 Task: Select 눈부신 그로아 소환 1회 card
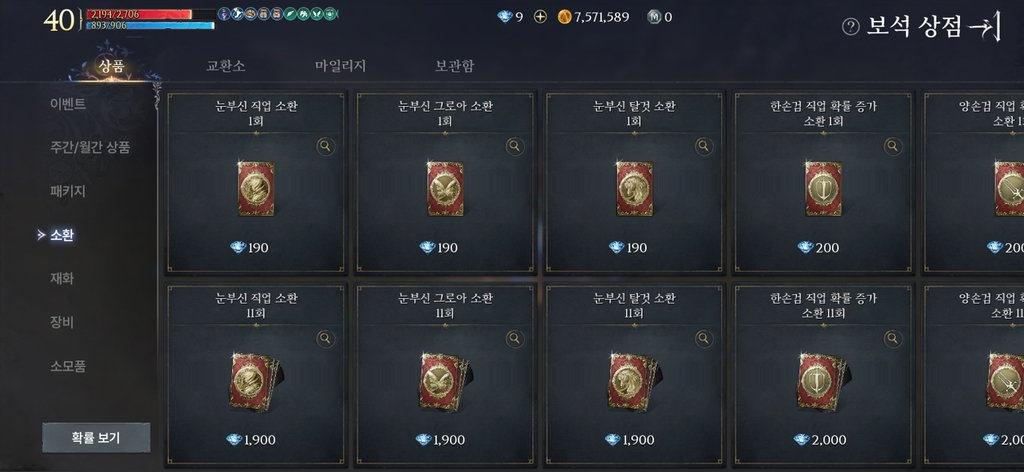(445, 190)
